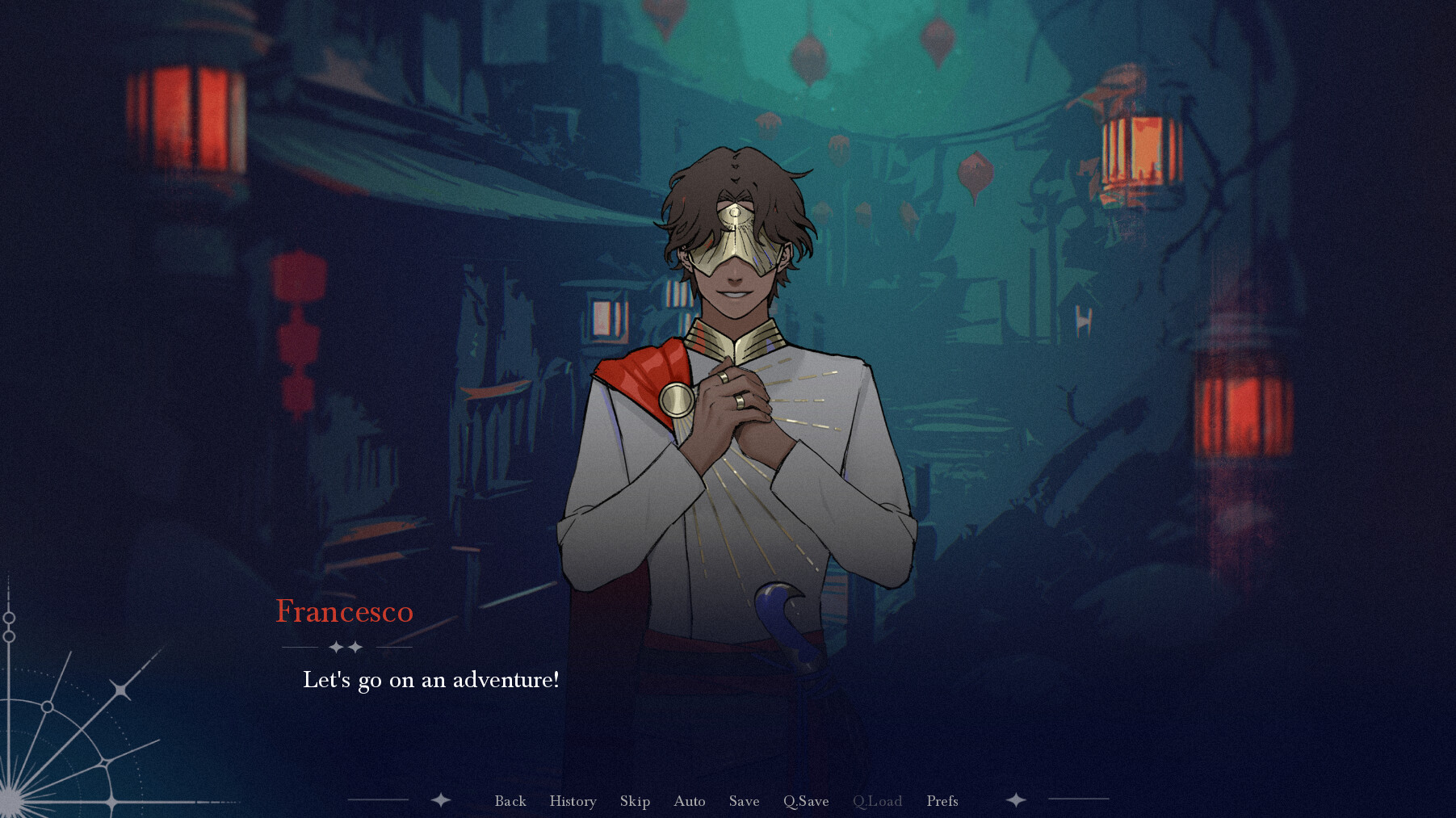Open the Save menu
This screenshot has height=818, width=1456.
[743, 800]
